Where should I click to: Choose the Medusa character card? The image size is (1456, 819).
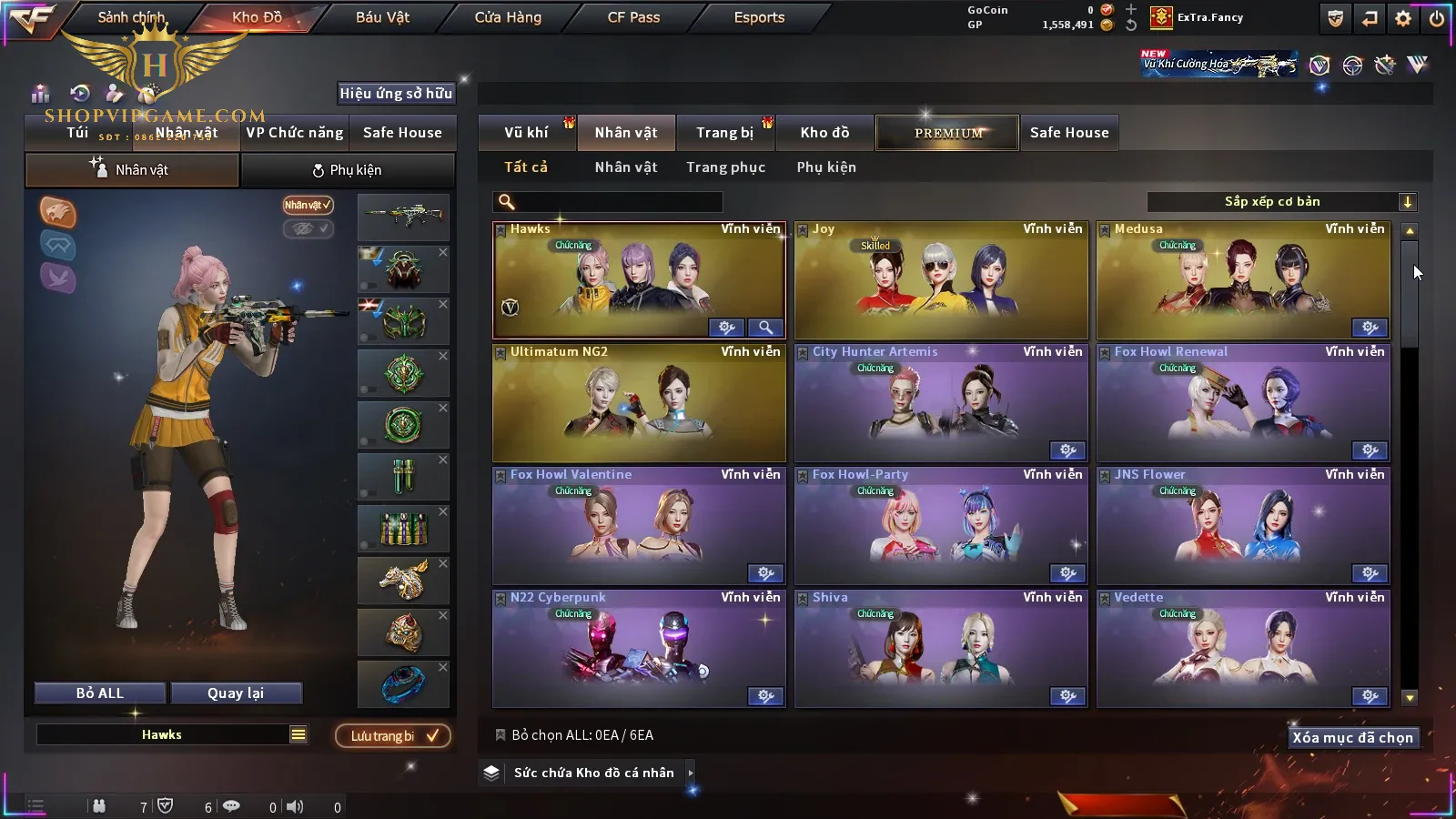pyautogui.click(x=1242, y=282)
